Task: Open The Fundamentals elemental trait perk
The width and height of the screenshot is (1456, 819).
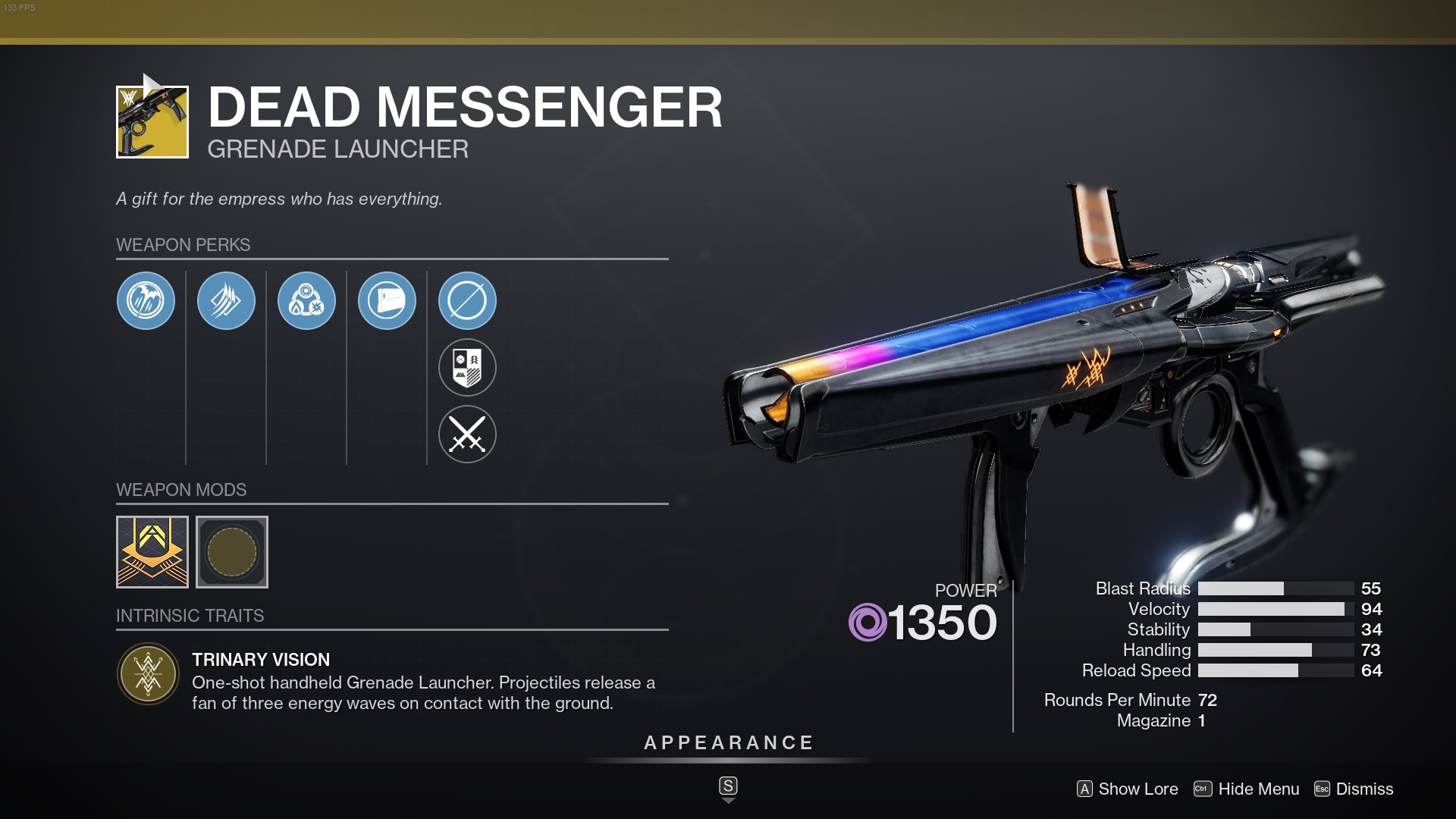Action: pyautogui.click(x=306, y=301)
